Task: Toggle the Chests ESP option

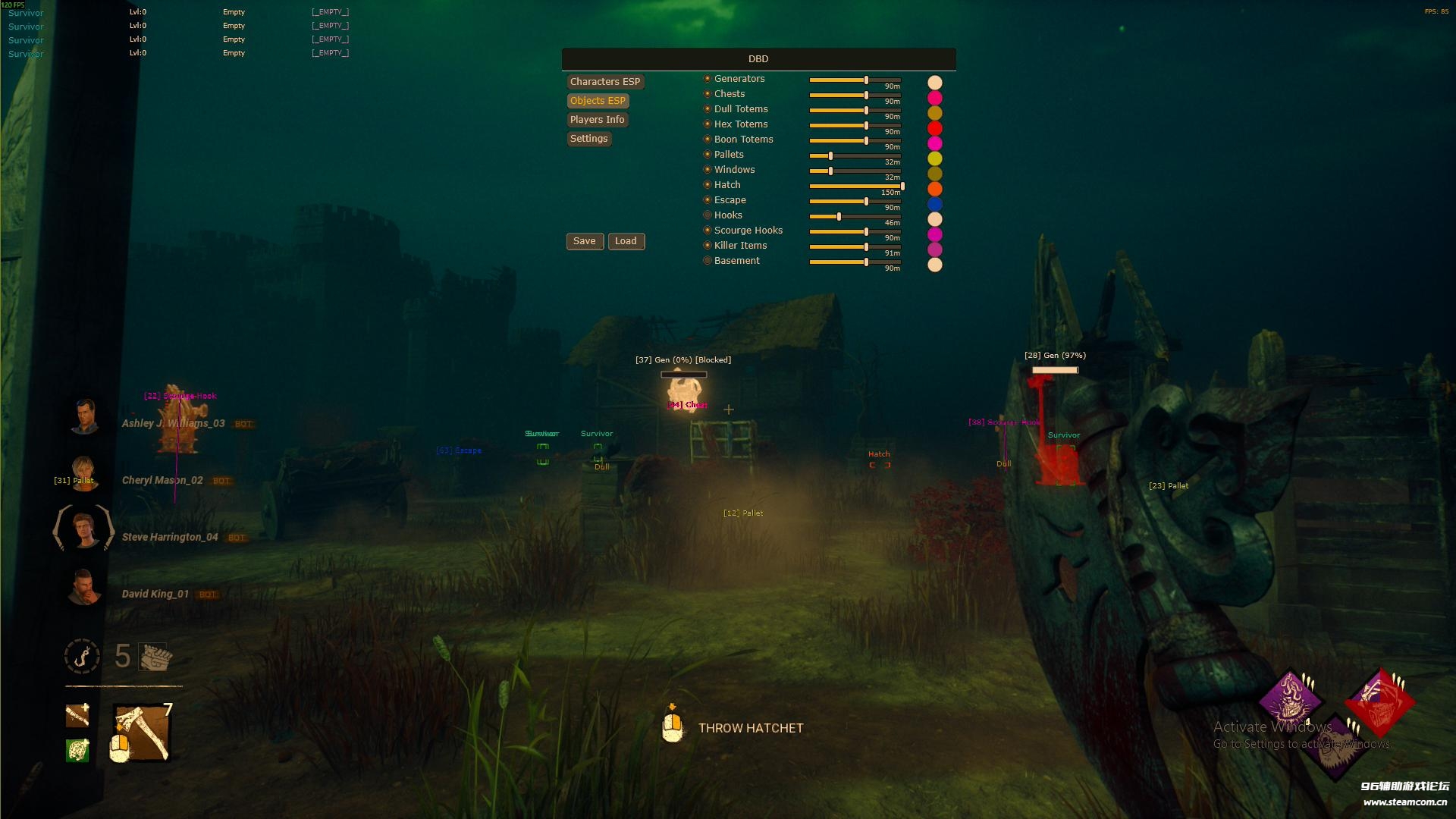Action: point(708,94)
